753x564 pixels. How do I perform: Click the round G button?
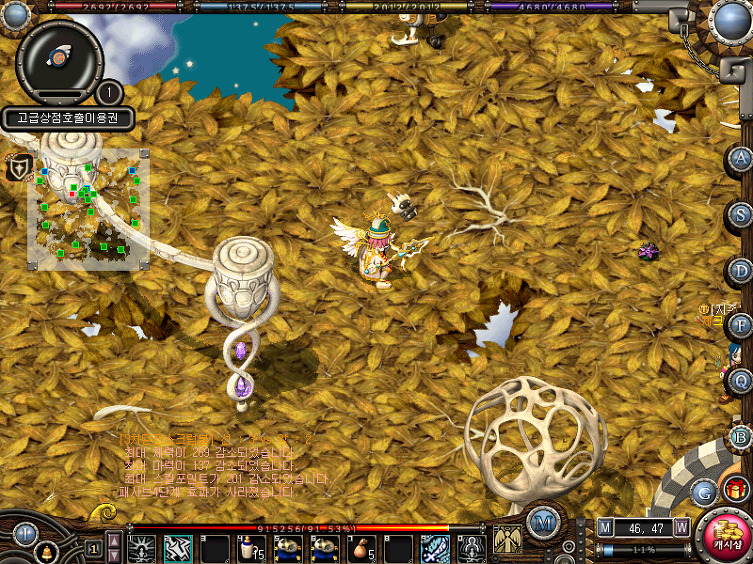(704, 491)
